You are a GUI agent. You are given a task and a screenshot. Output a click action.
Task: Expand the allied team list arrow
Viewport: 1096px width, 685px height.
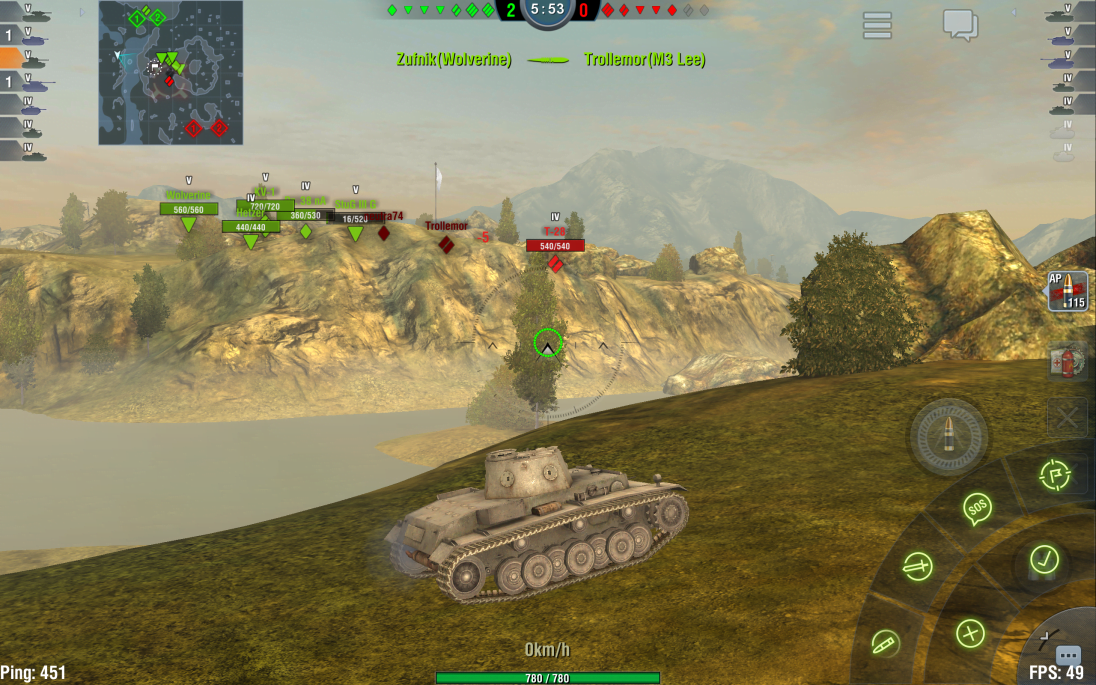[x=82, y=13]
